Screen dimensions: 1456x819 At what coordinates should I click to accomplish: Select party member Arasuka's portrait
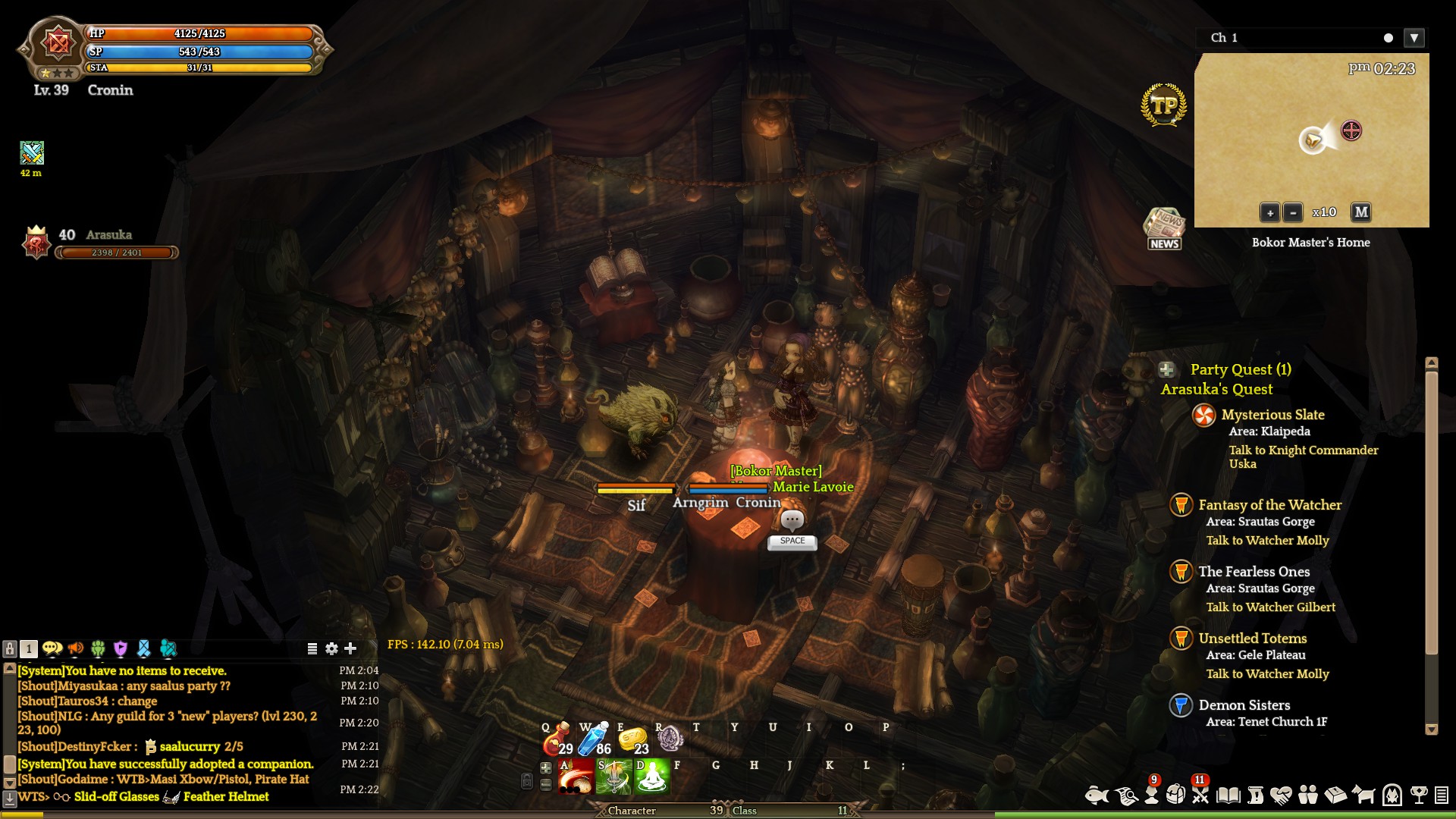coord(36,243)
